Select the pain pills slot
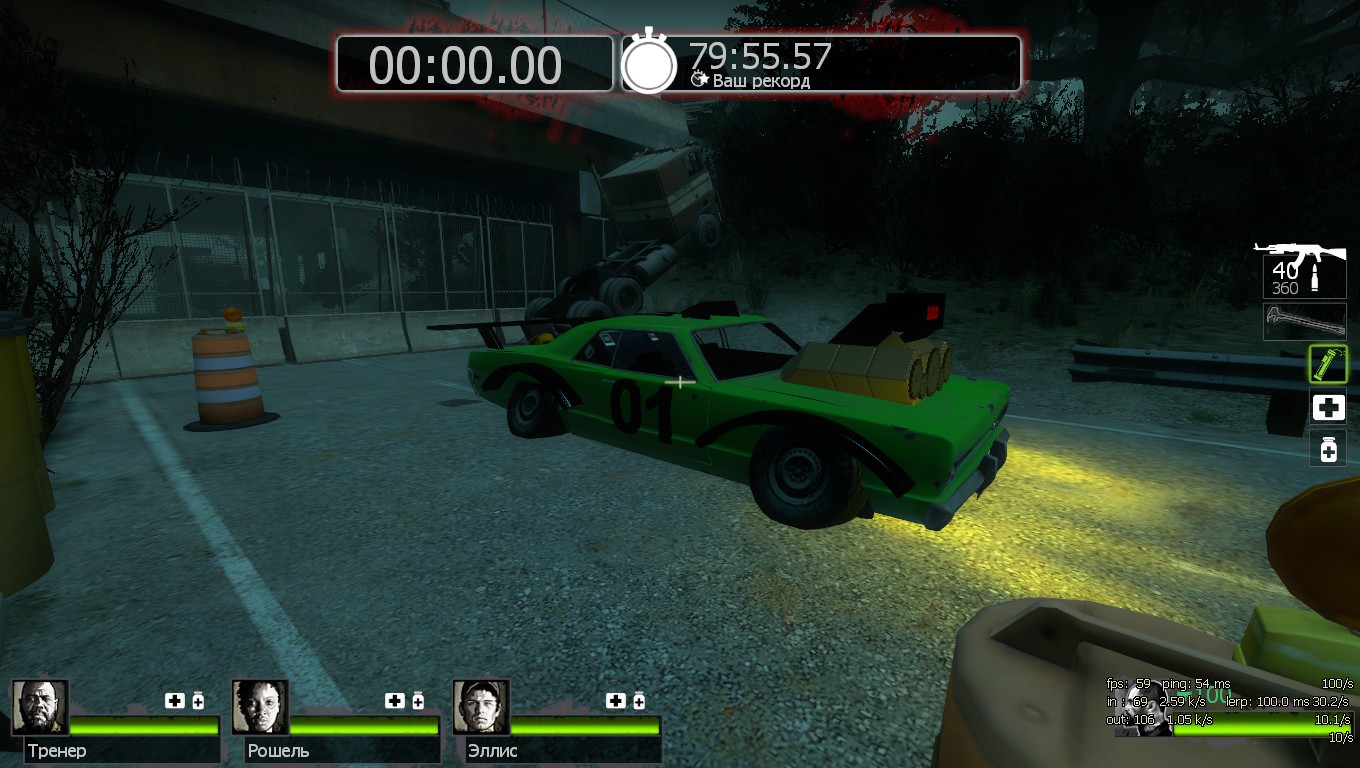 pos(1328,449)
